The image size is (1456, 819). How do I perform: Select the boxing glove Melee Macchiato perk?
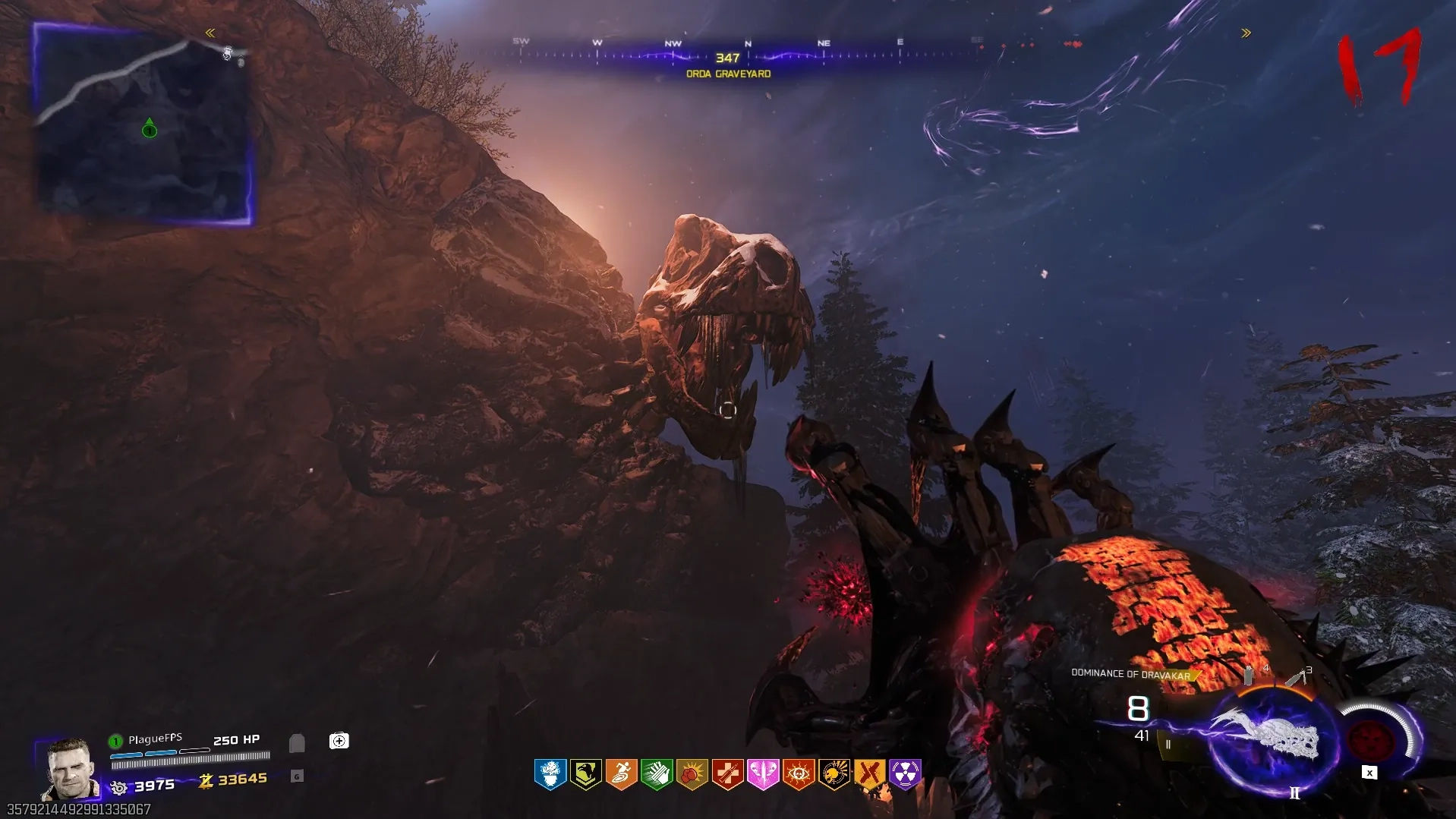pos(692,774)
